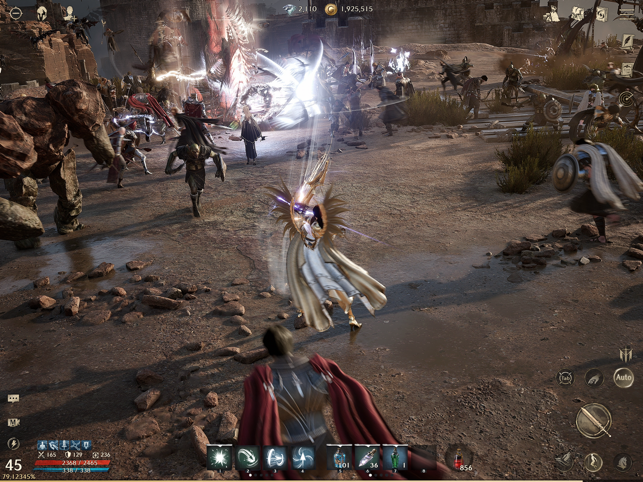The height and width of the screenshot is (482, 643).
Task: Tap the main sword attack button
Action: click(x=593, y=421)
